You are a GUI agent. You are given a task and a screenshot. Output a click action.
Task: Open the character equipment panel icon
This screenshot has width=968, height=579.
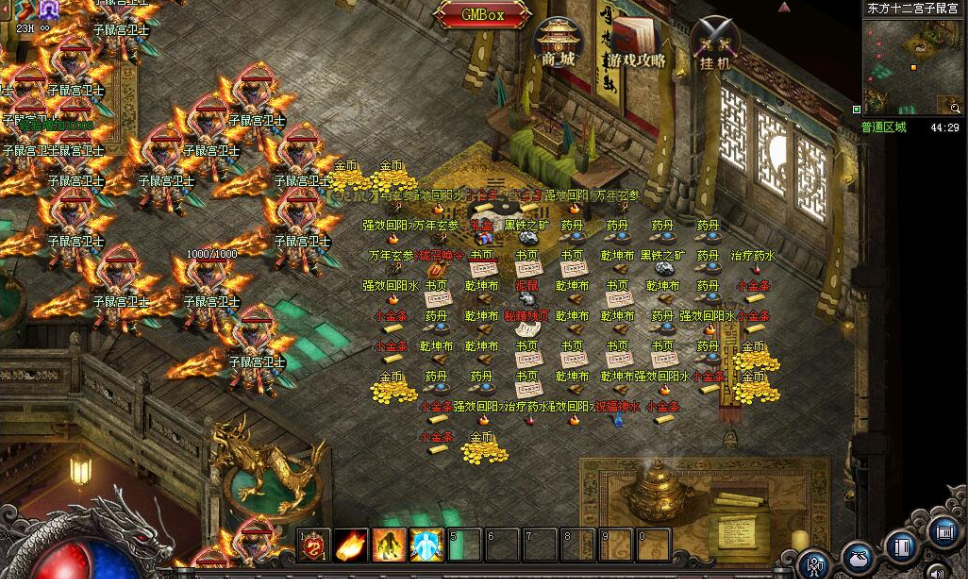pos(814,563)
